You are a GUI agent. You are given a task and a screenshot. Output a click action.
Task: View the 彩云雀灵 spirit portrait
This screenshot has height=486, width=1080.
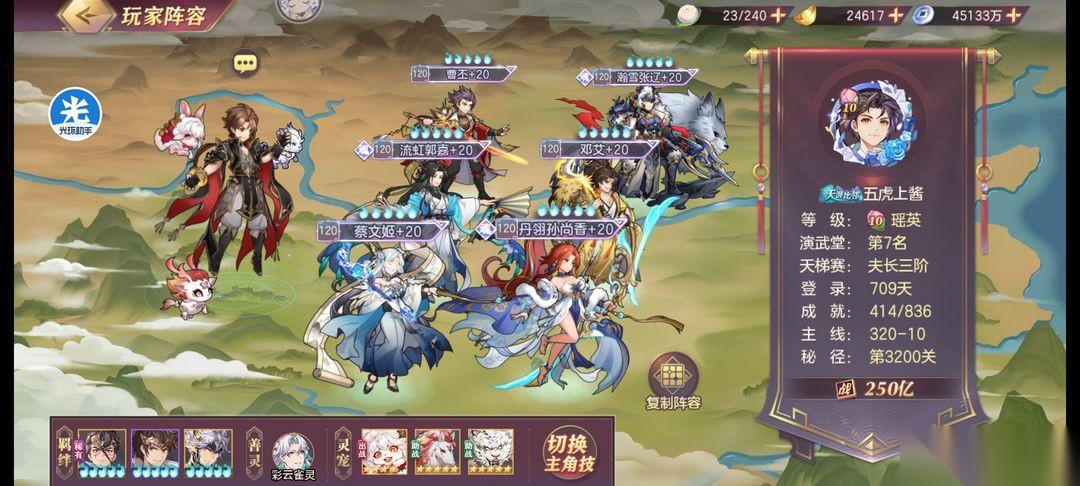(x=294, y=453)
